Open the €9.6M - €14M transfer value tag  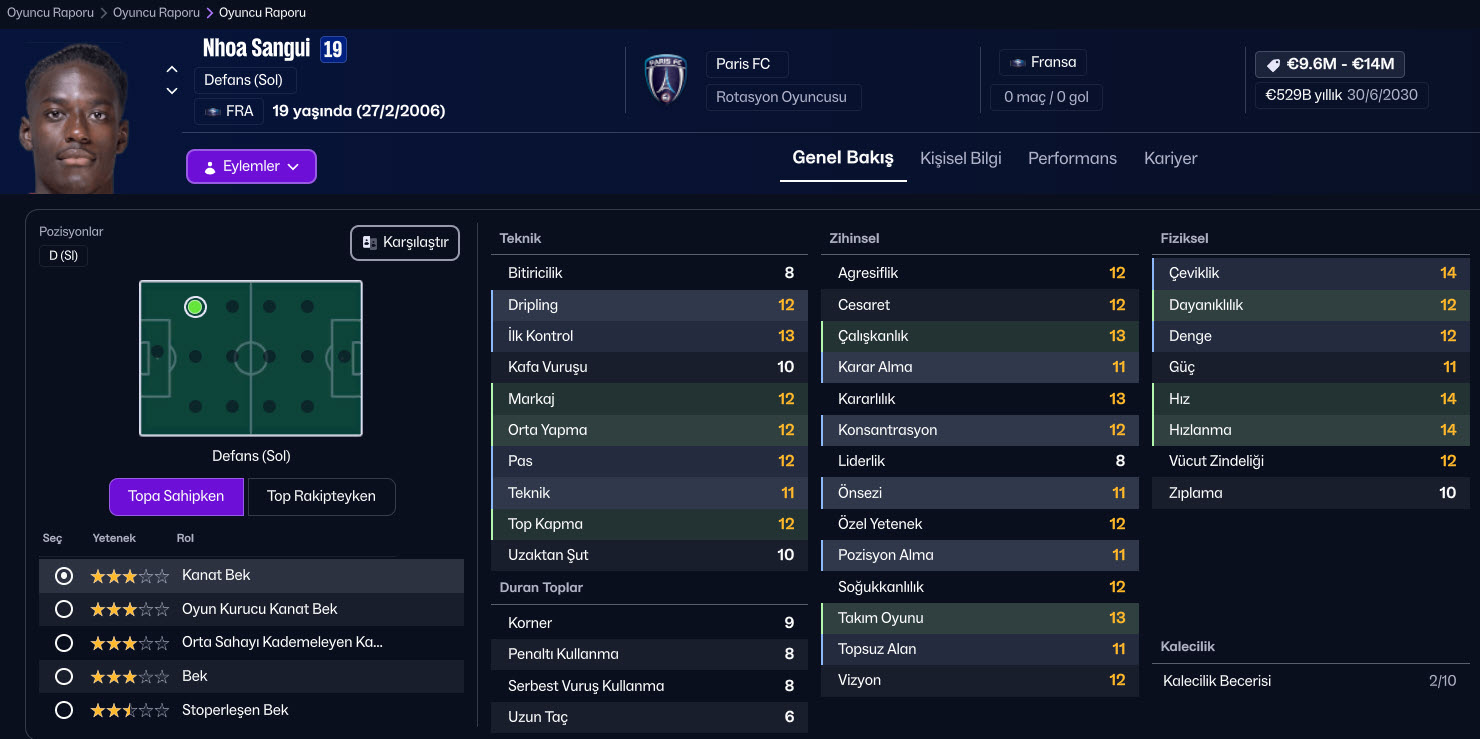1329,64
